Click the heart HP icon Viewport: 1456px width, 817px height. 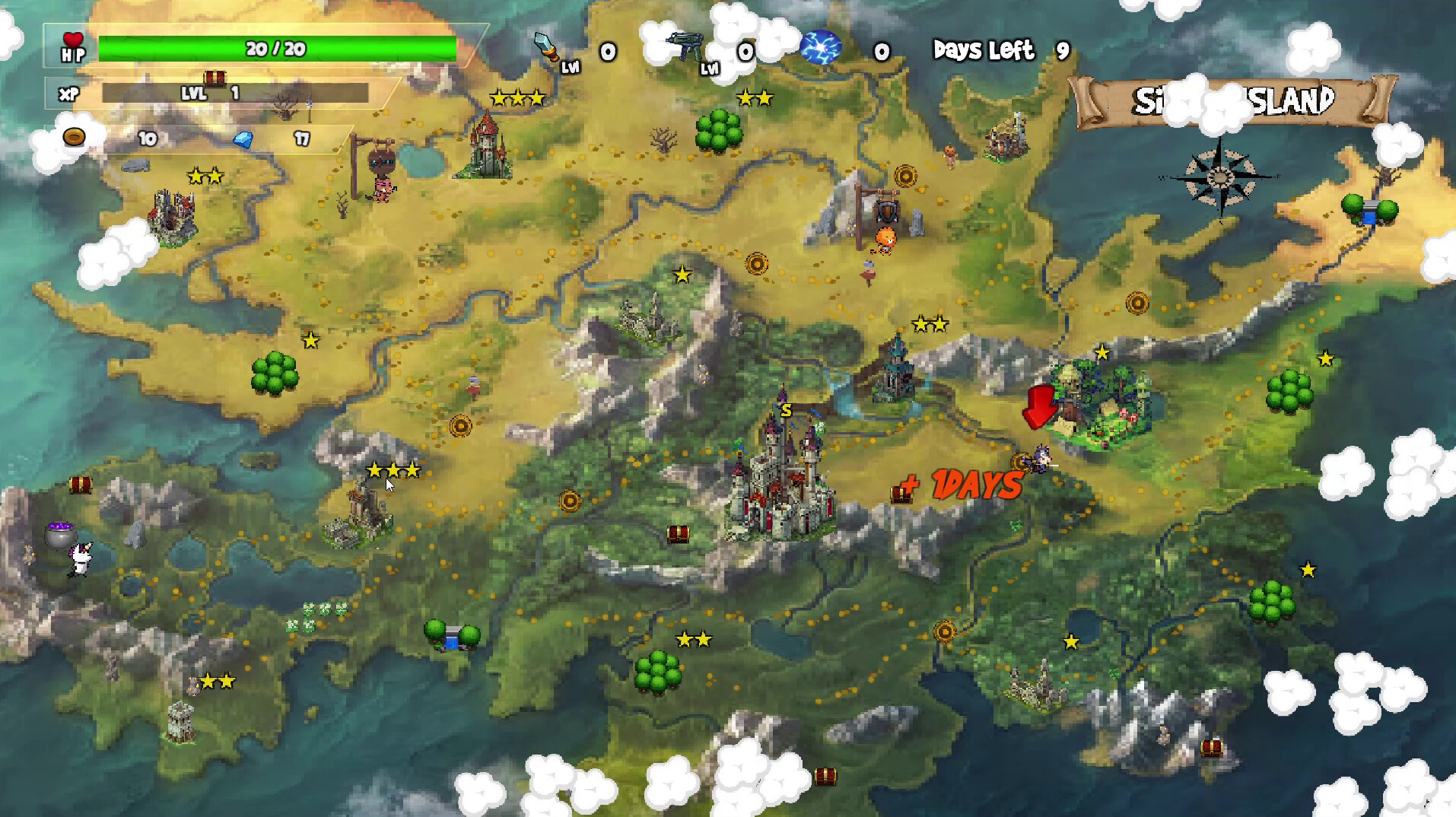tap(72, 40)
